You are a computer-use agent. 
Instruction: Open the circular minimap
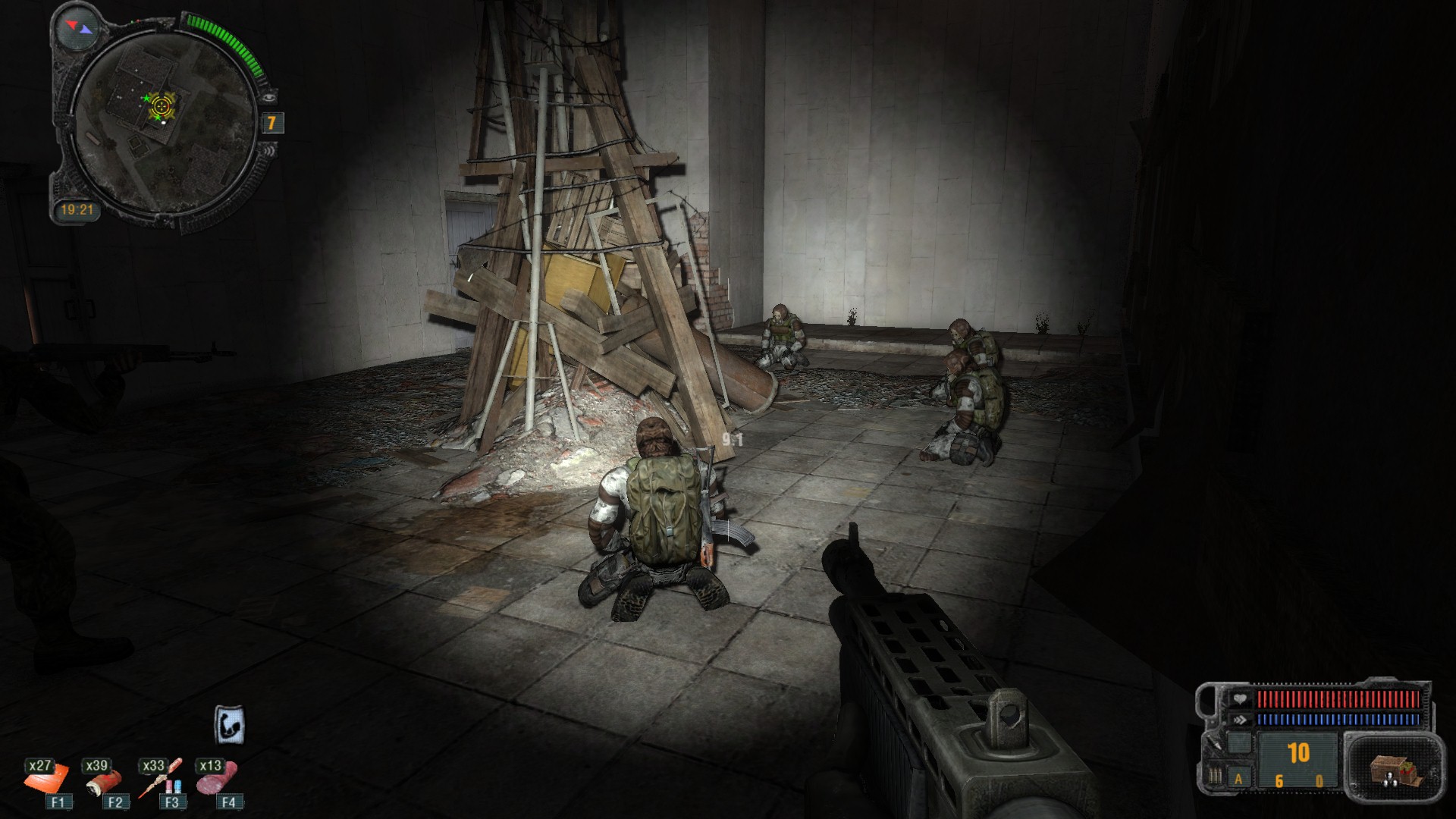164,123
